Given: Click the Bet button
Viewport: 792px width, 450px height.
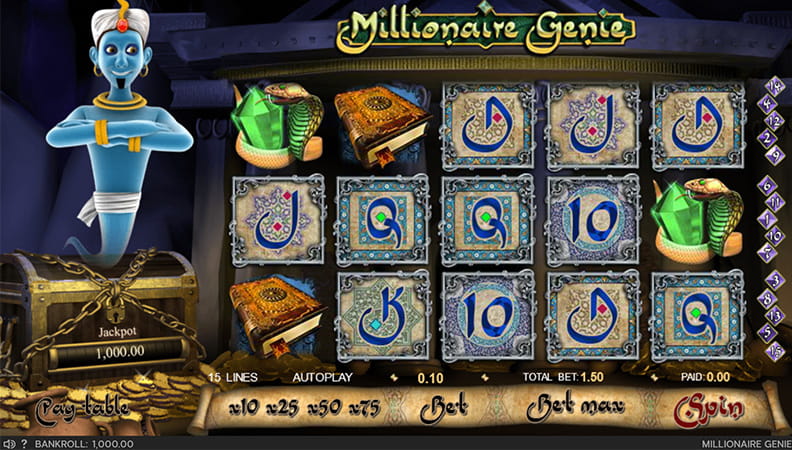Looking at the screenshot, I should pos(444,408).
